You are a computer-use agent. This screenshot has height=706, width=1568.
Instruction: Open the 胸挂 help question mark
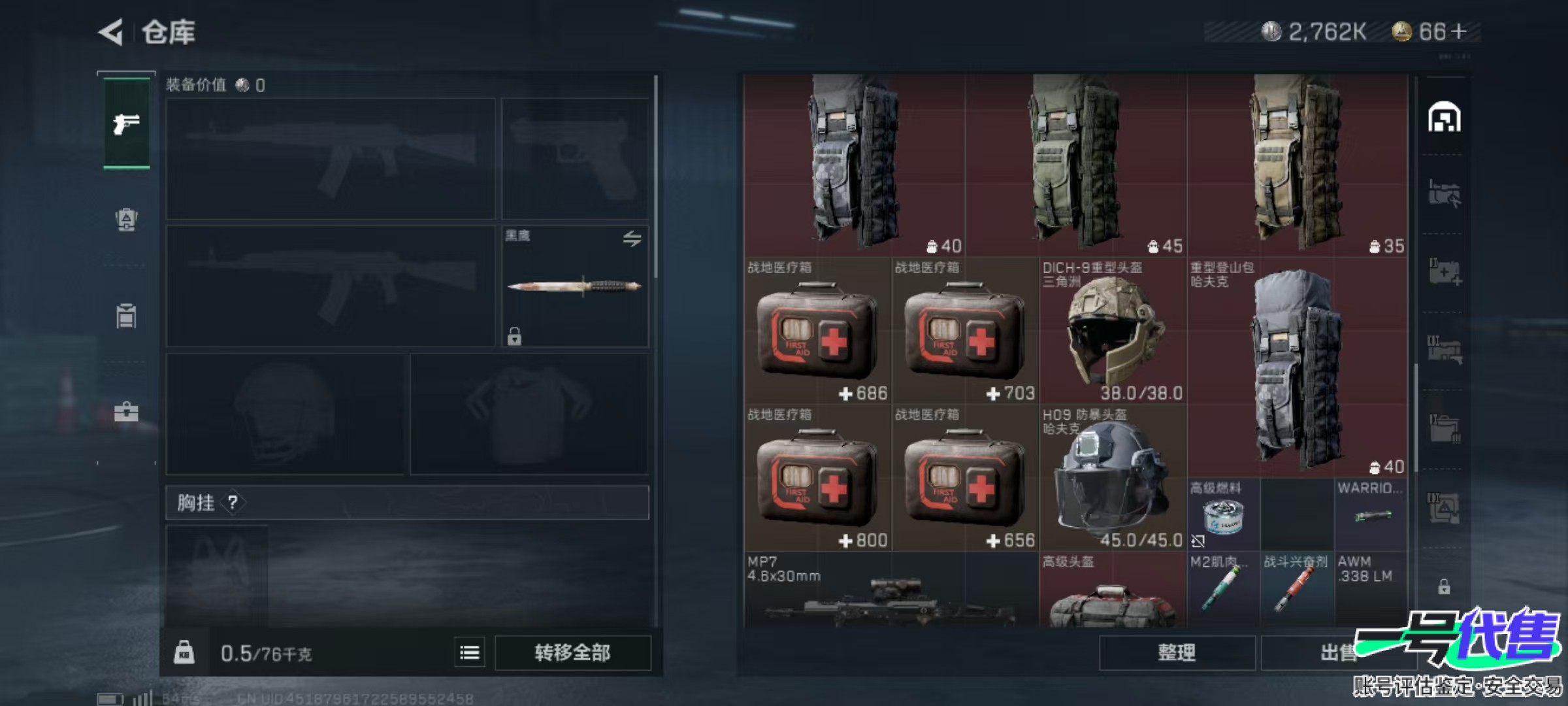pyautogui.click(x=233, y=502)
